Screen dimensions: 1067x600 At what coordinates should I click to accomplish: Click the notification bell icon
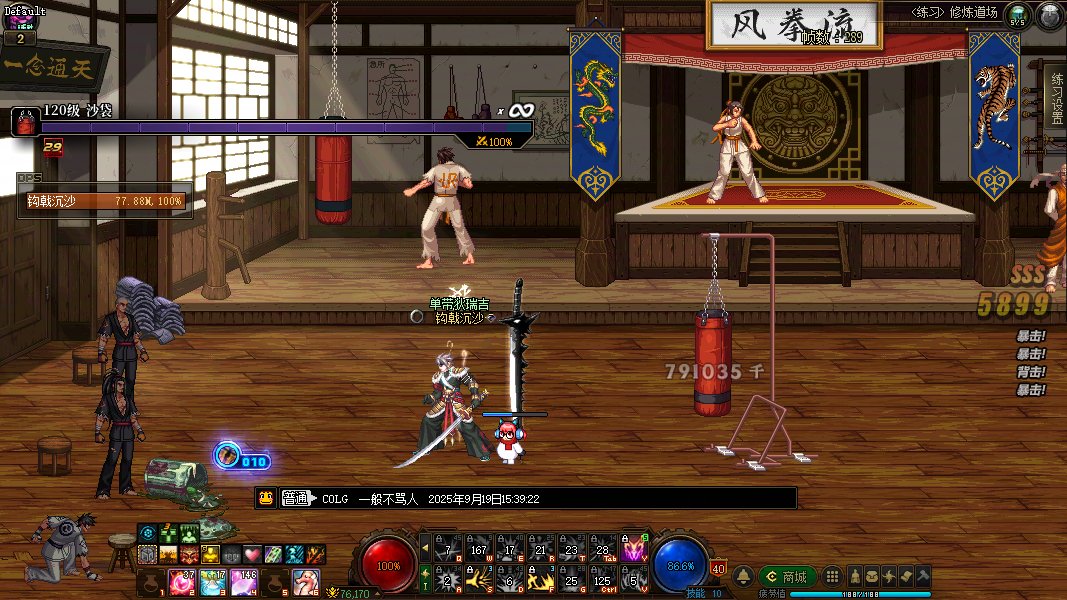click(x=744, y=577)
